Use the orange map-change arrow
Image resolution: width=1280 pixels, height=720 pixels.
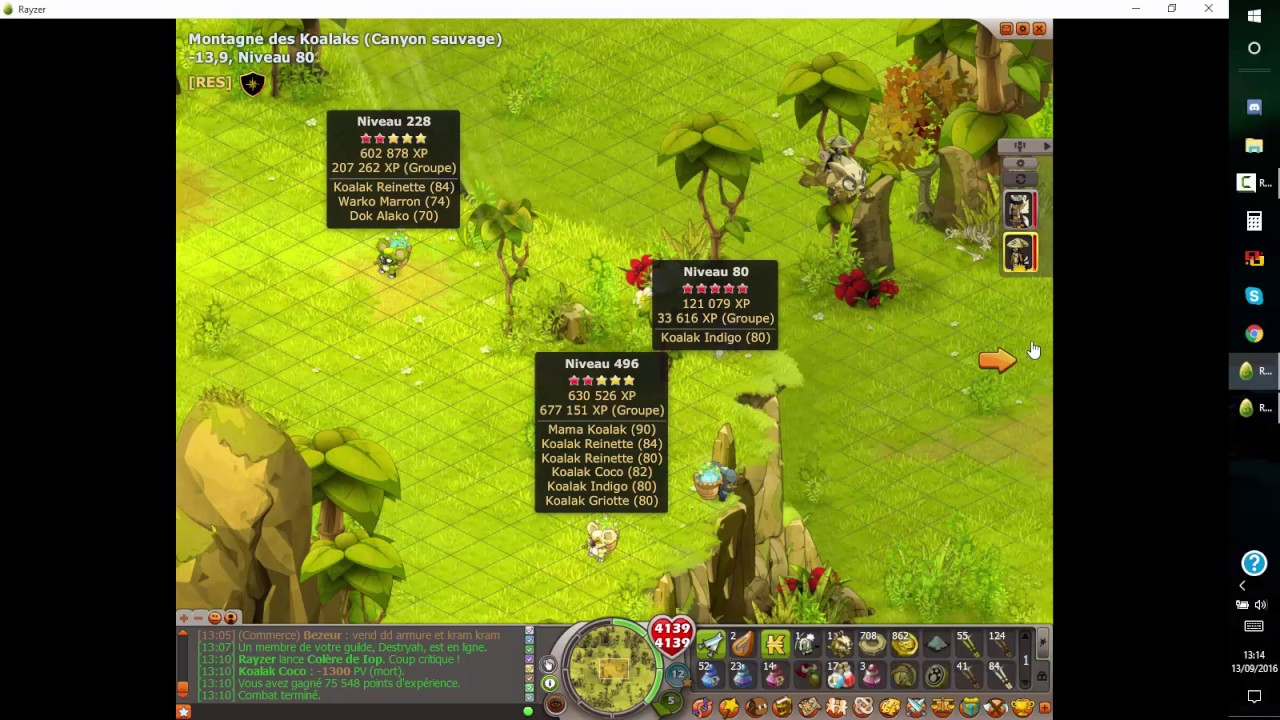[997, 361]
